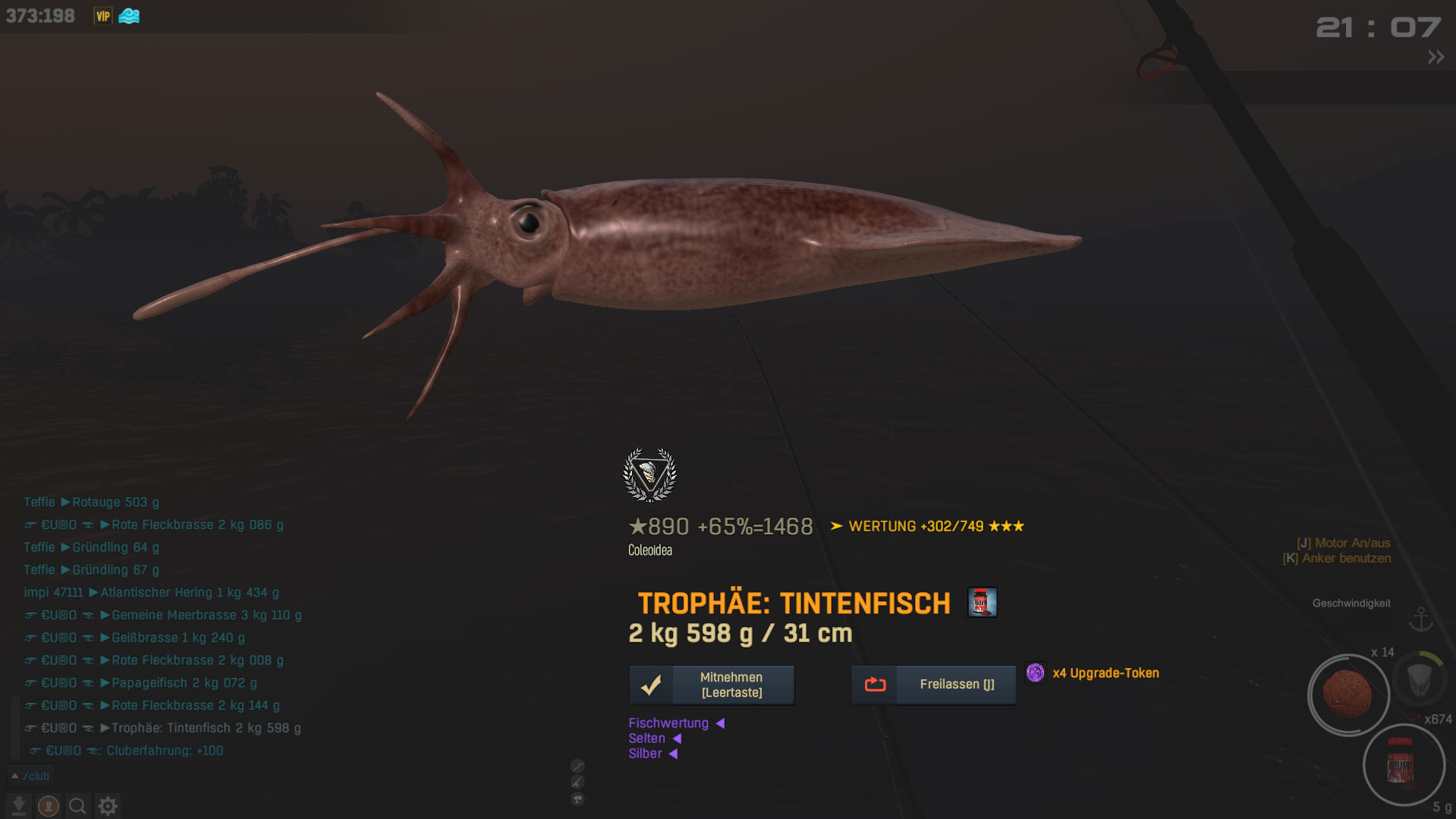The width and height of the screenshot is (1456, 819).
Task: Click the anchor icon
Action: click(x=1421, y=620)
